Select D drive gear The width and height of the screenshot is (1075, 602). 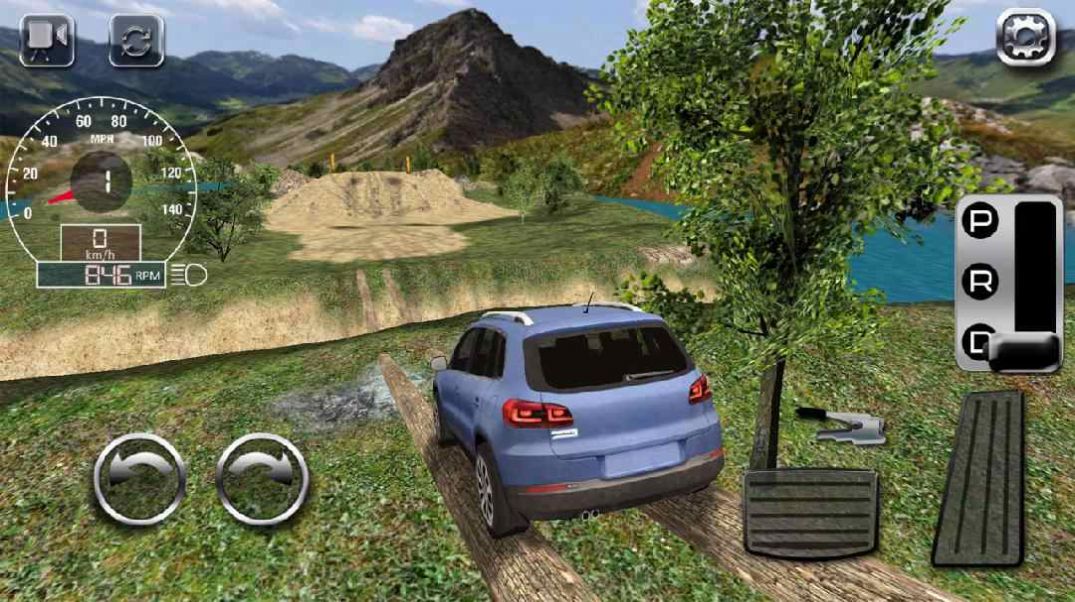pyautogui.click(x=980, y=342)
